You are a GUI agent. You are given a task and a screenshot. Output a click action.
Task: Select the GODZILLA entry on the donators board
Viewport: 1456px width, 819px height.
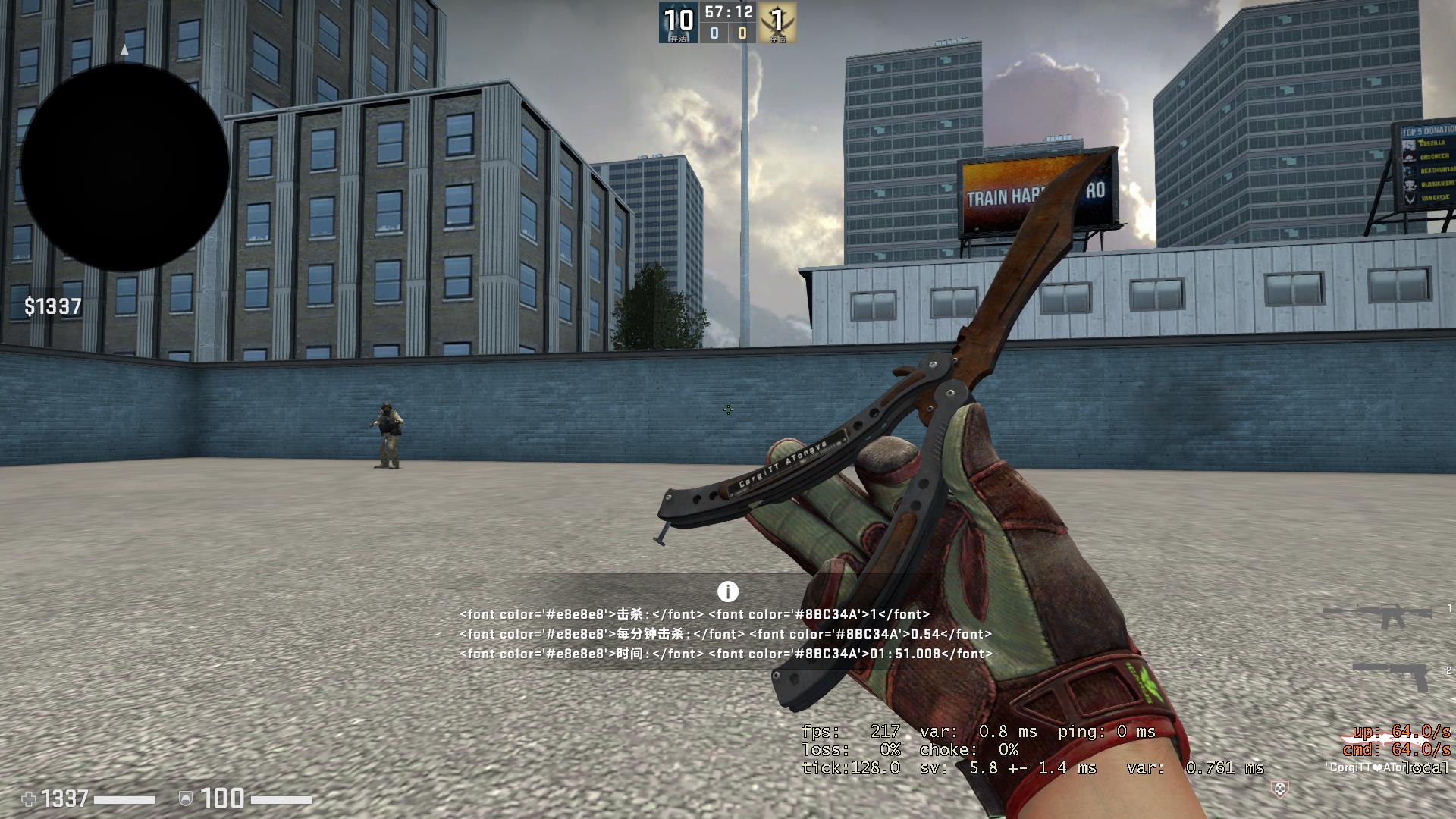[x=1432, y=143]
